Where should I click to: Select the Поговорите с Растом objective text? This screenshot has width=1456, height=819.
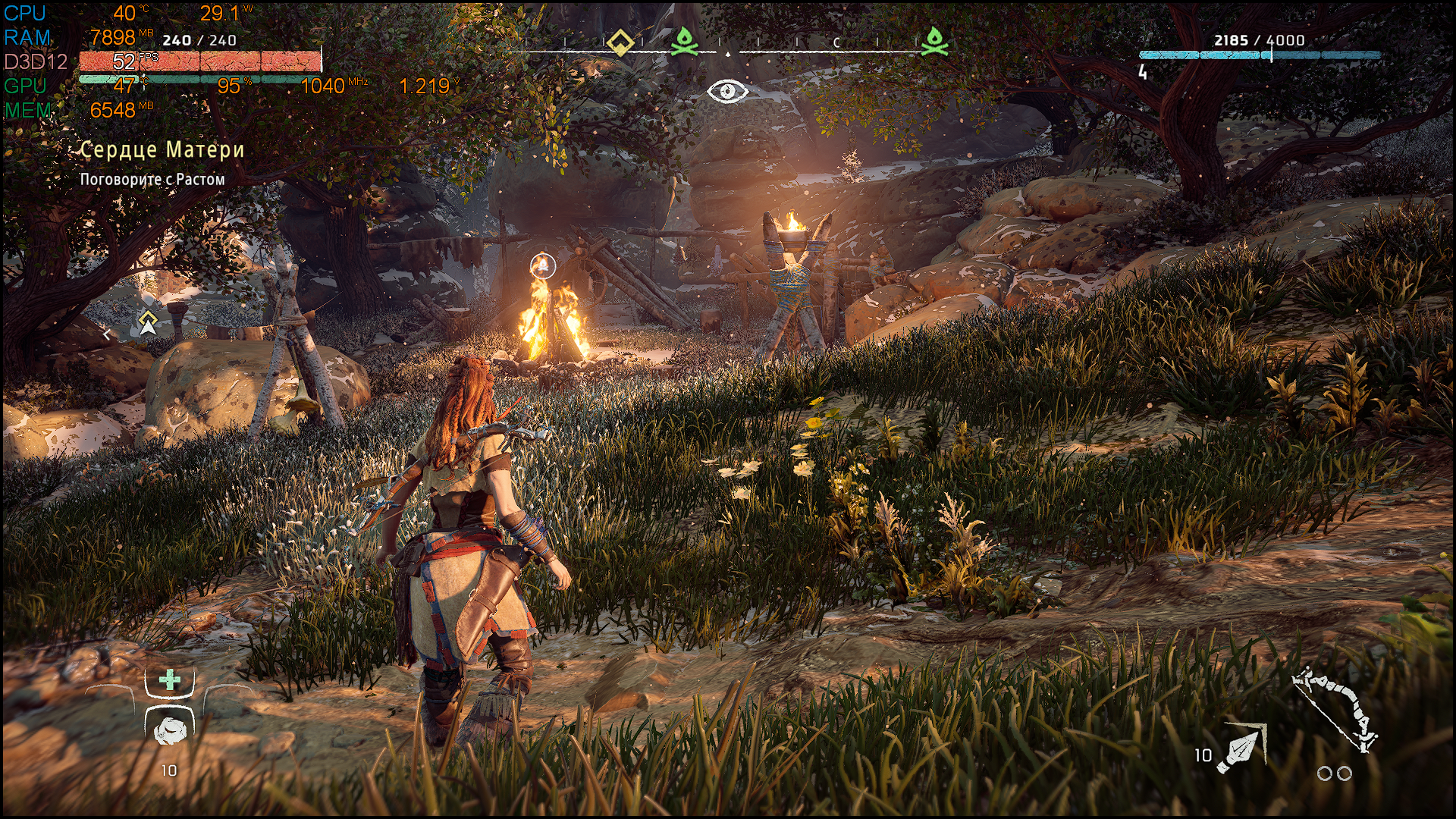click(152, 180)
